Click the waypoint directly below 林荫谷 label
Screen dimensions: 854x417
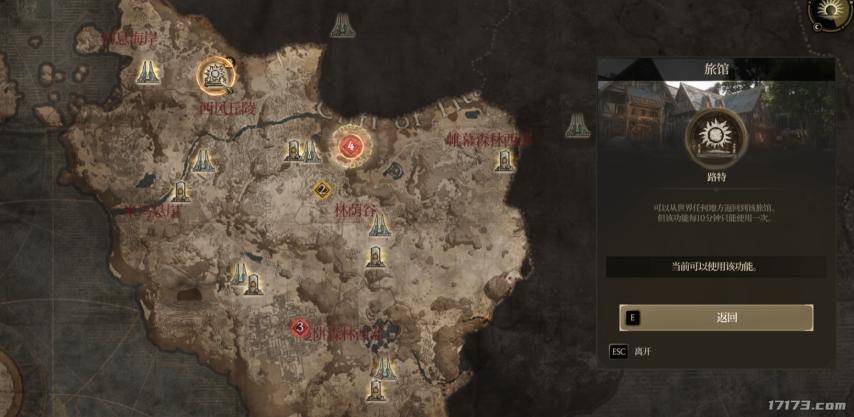pyautogui.click(x=378, y=227)
